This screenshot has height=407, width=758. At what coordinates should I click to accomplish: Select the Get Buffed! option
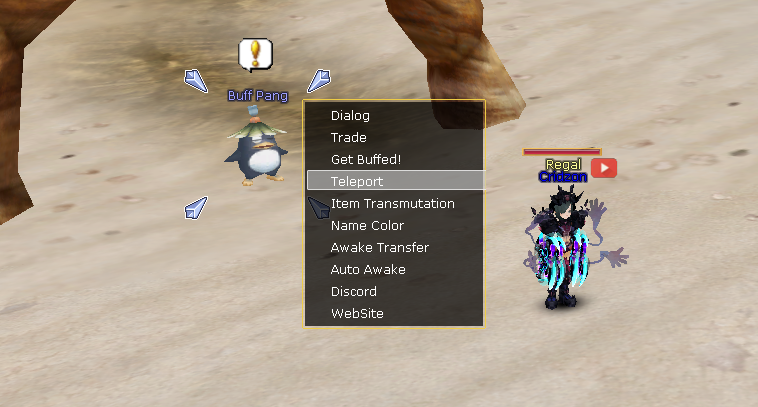366,160
